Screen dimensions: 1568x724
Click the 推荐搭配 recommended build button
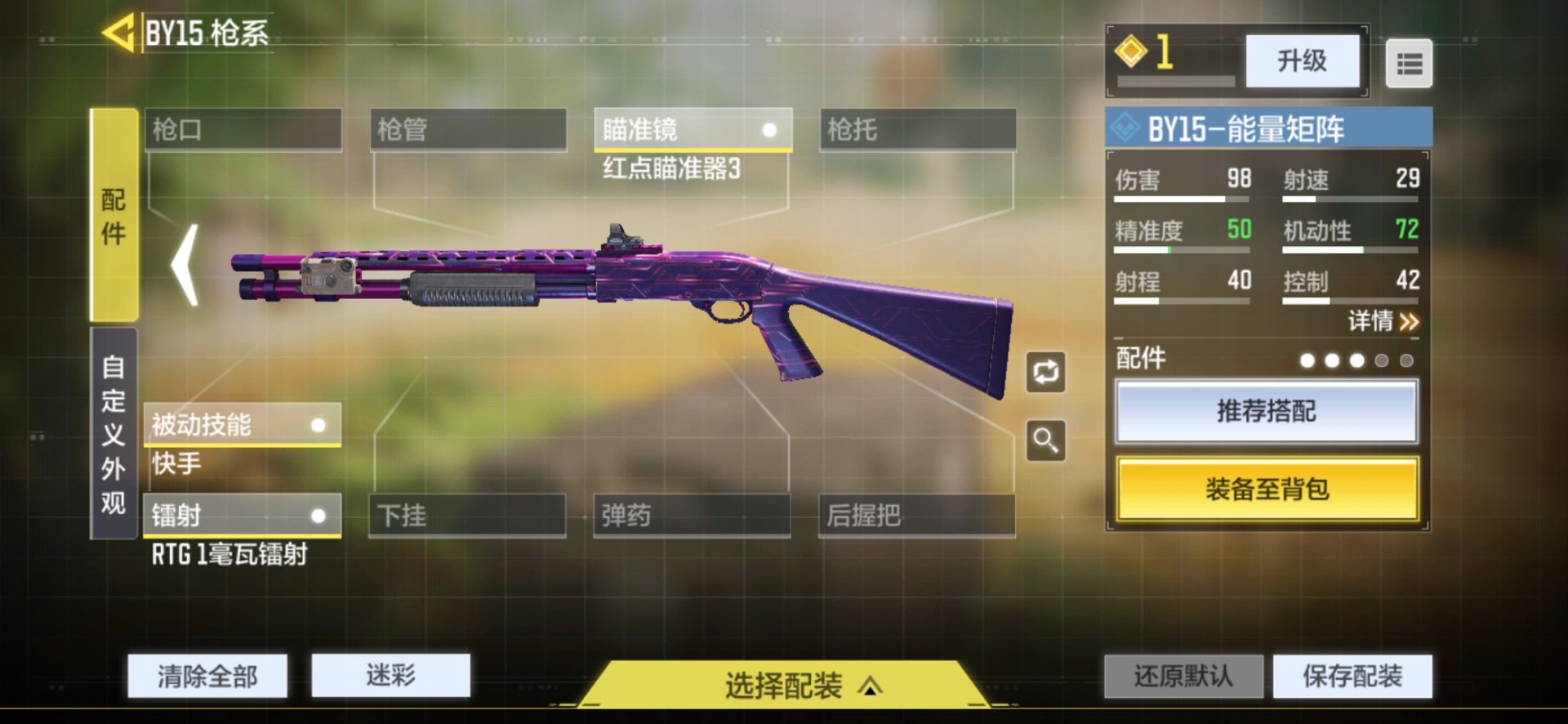point(1267,411)
